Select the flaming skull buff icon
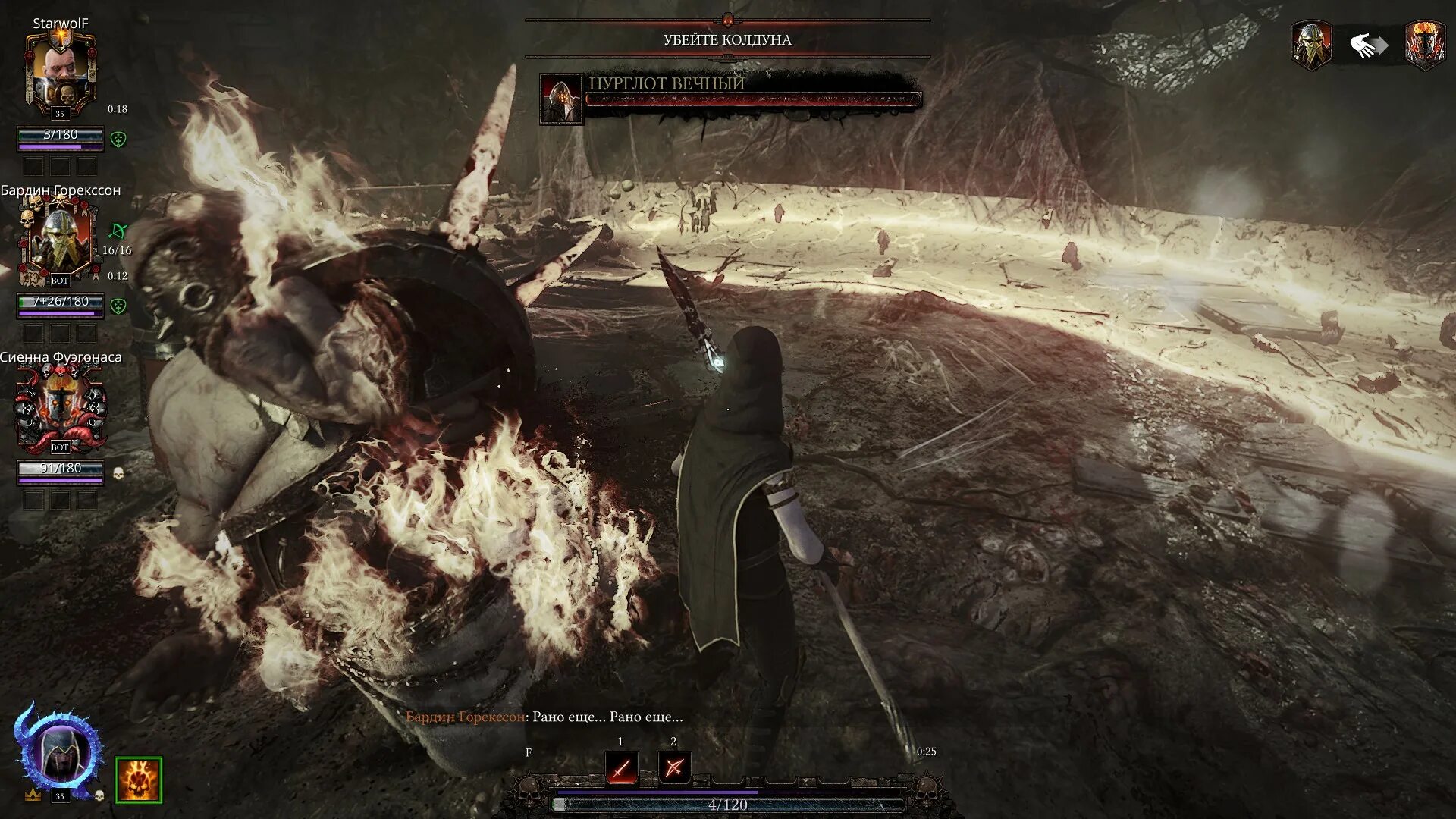The height and width of the screenshot is (819, 1456). point(138,779)
